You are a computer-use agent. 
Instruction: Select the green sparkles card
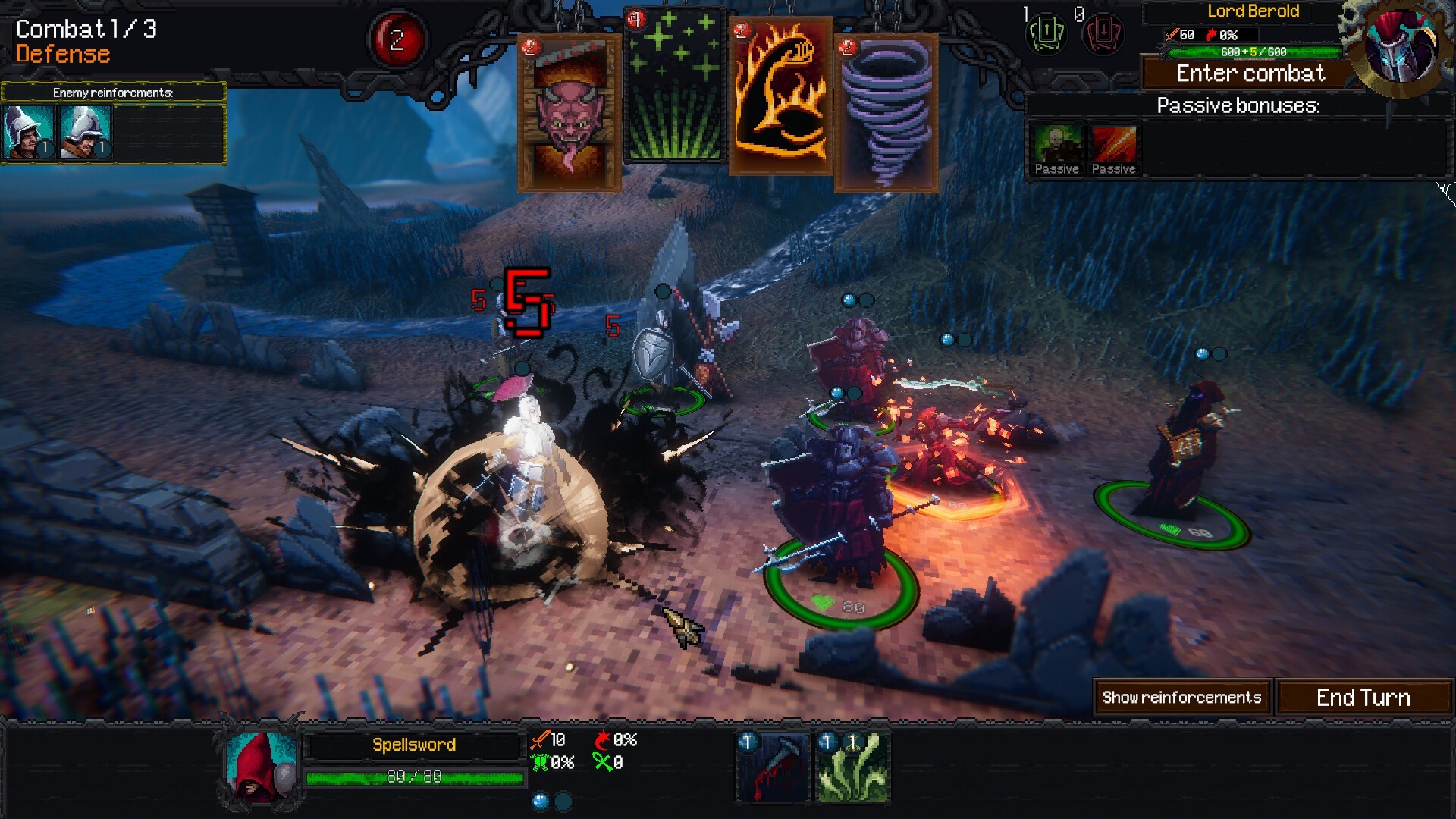[x=675, y=87]
